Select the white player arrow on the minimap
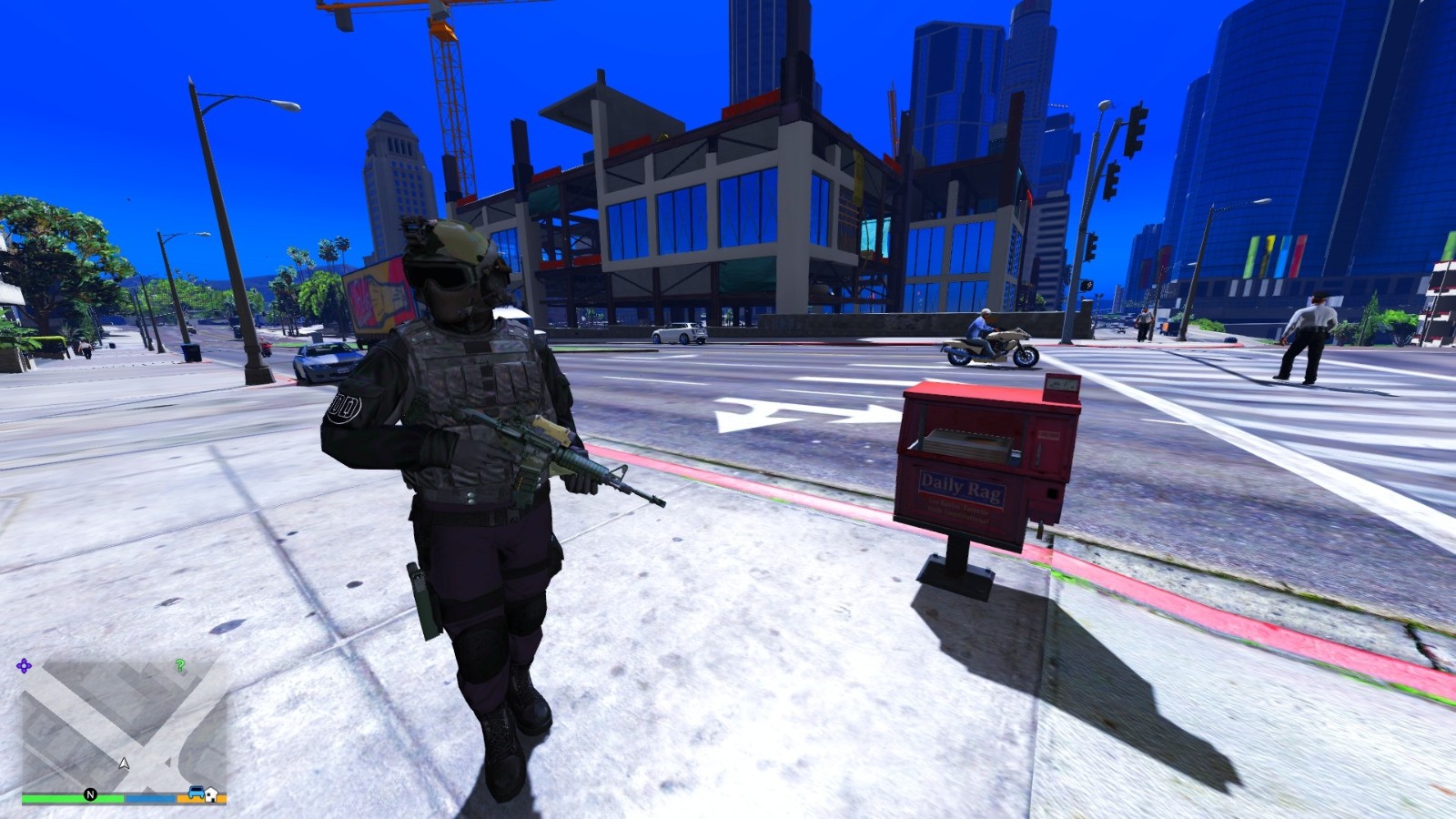 [x=125, y=763]
